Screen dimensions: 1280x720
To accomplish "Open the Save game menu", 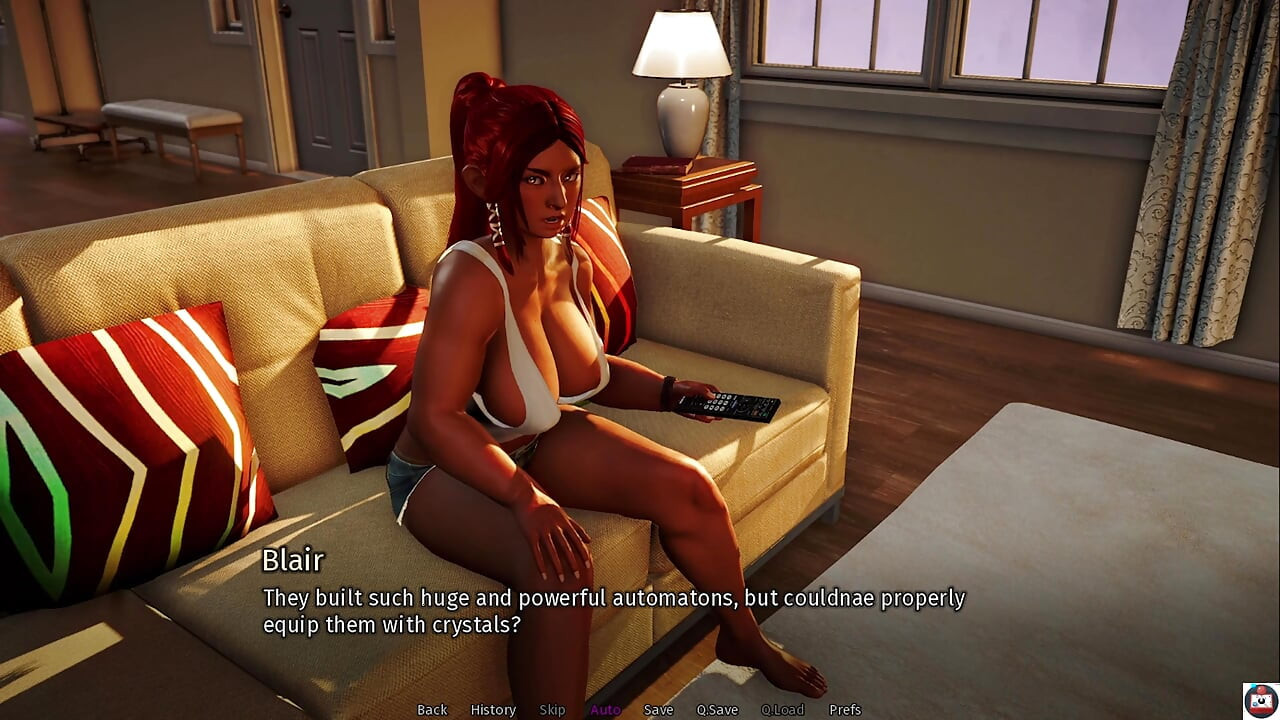I will coord(658,710).
